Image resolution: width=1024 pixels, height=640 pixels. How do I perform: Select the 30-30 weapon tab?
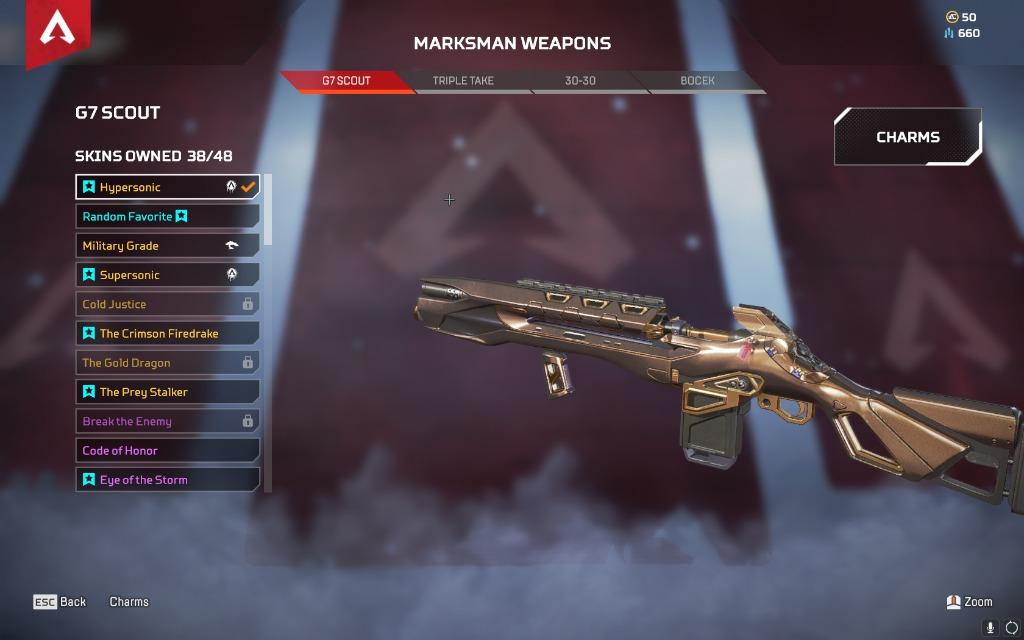pyautogui.click(x=580, y=81)
